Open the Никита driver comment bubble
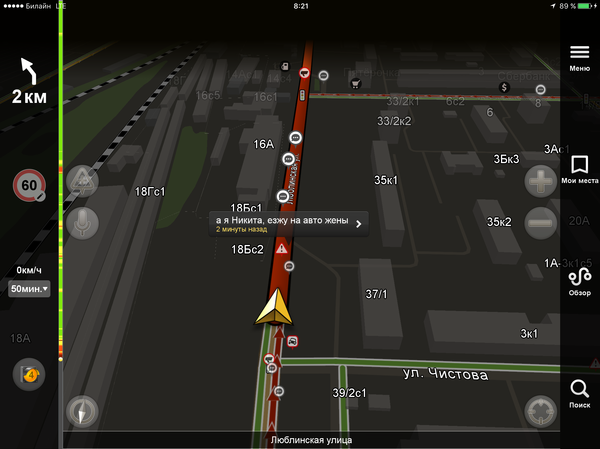The width and height of the screenshot is (600, 449). coord(288,223)
